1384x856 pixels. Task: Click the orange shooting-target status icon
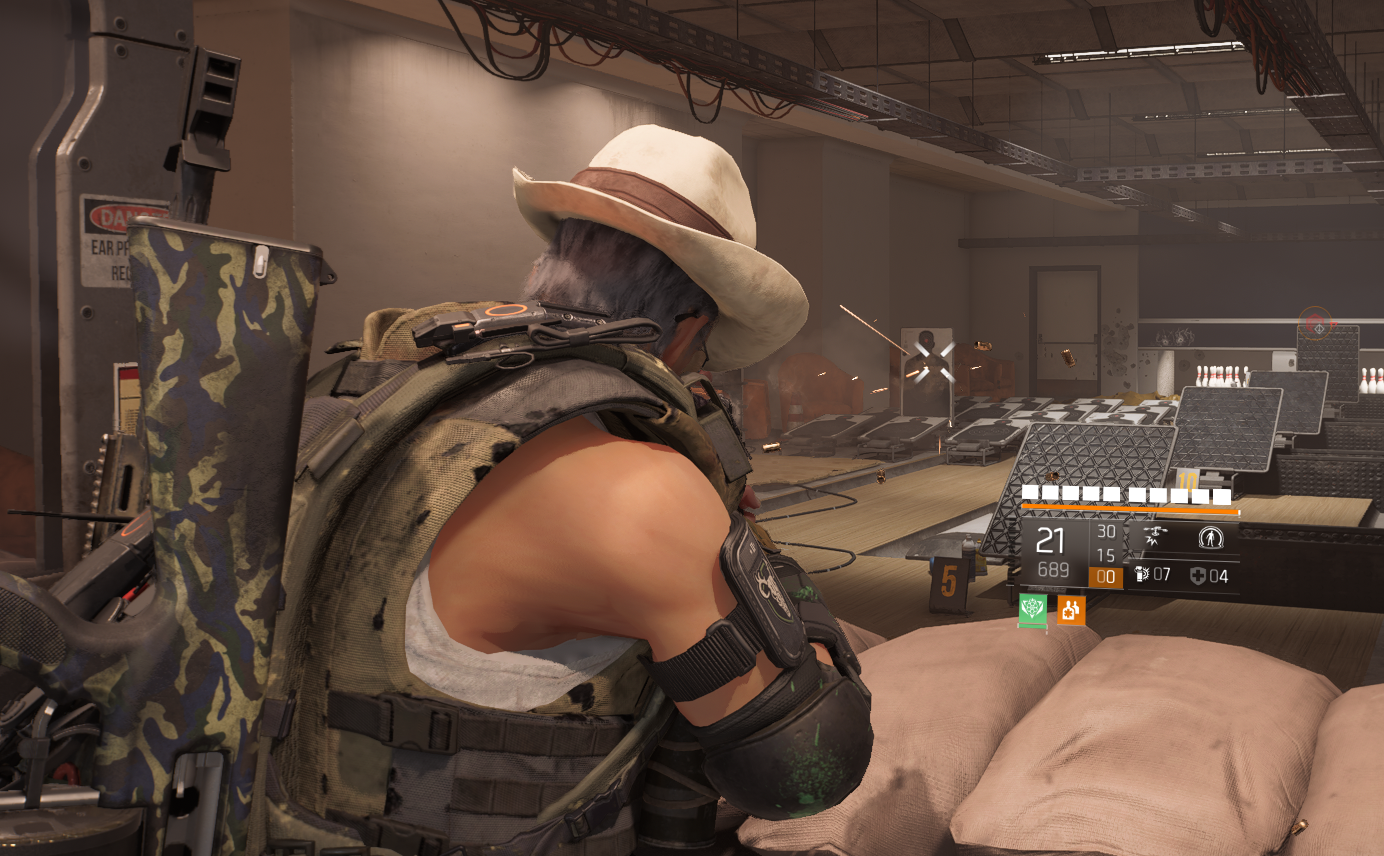[1071, 609]
